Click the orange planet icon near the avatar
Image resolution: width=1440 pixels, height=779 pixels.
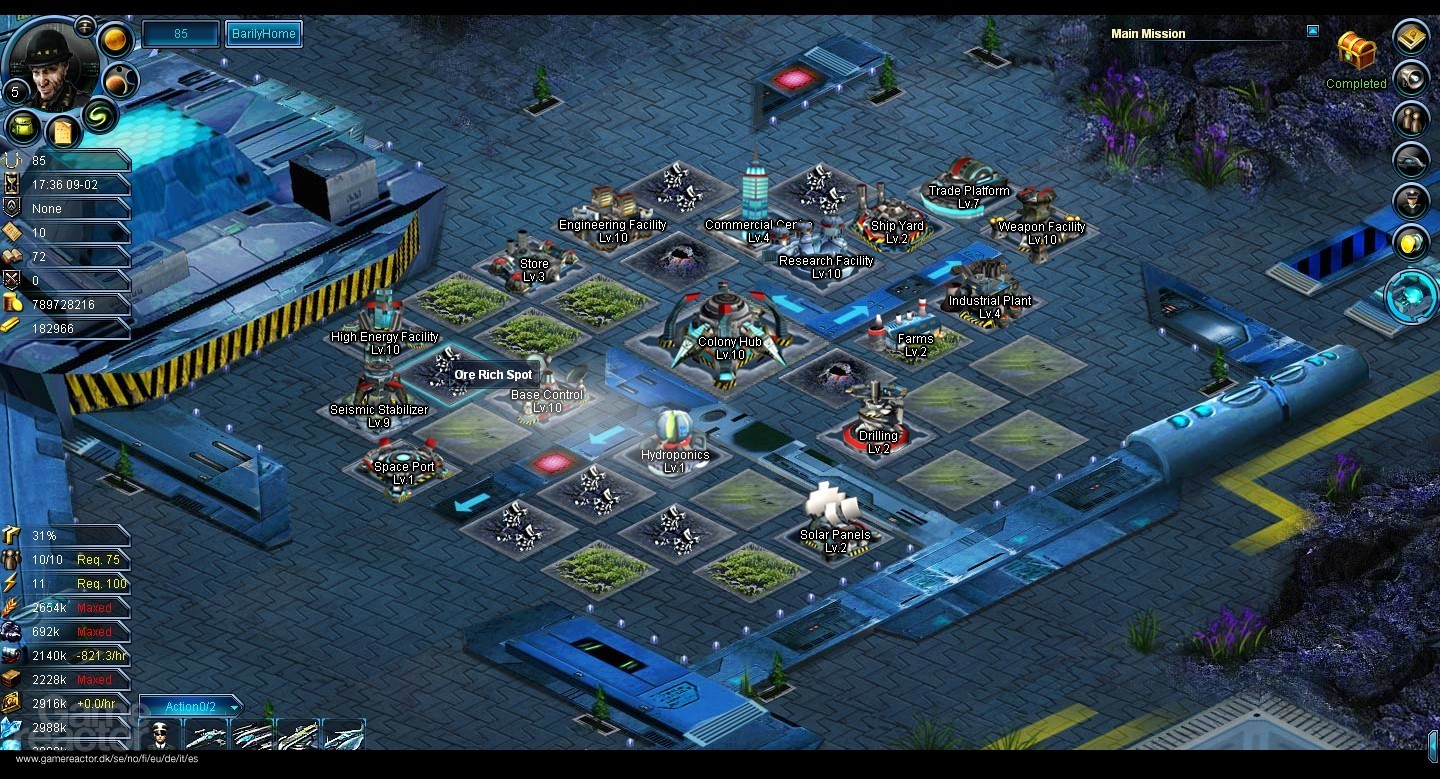coord(115,38)
